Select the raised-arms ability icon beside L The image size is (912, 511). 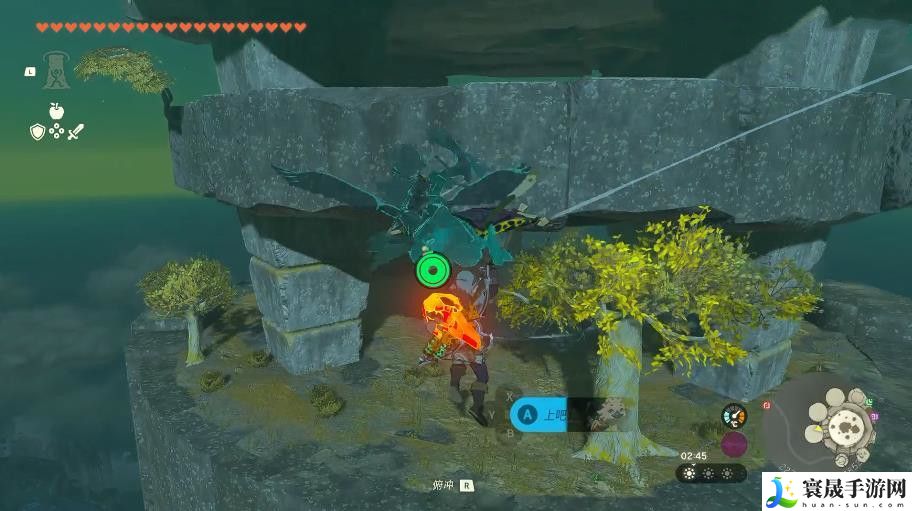(x=55, y=69)
